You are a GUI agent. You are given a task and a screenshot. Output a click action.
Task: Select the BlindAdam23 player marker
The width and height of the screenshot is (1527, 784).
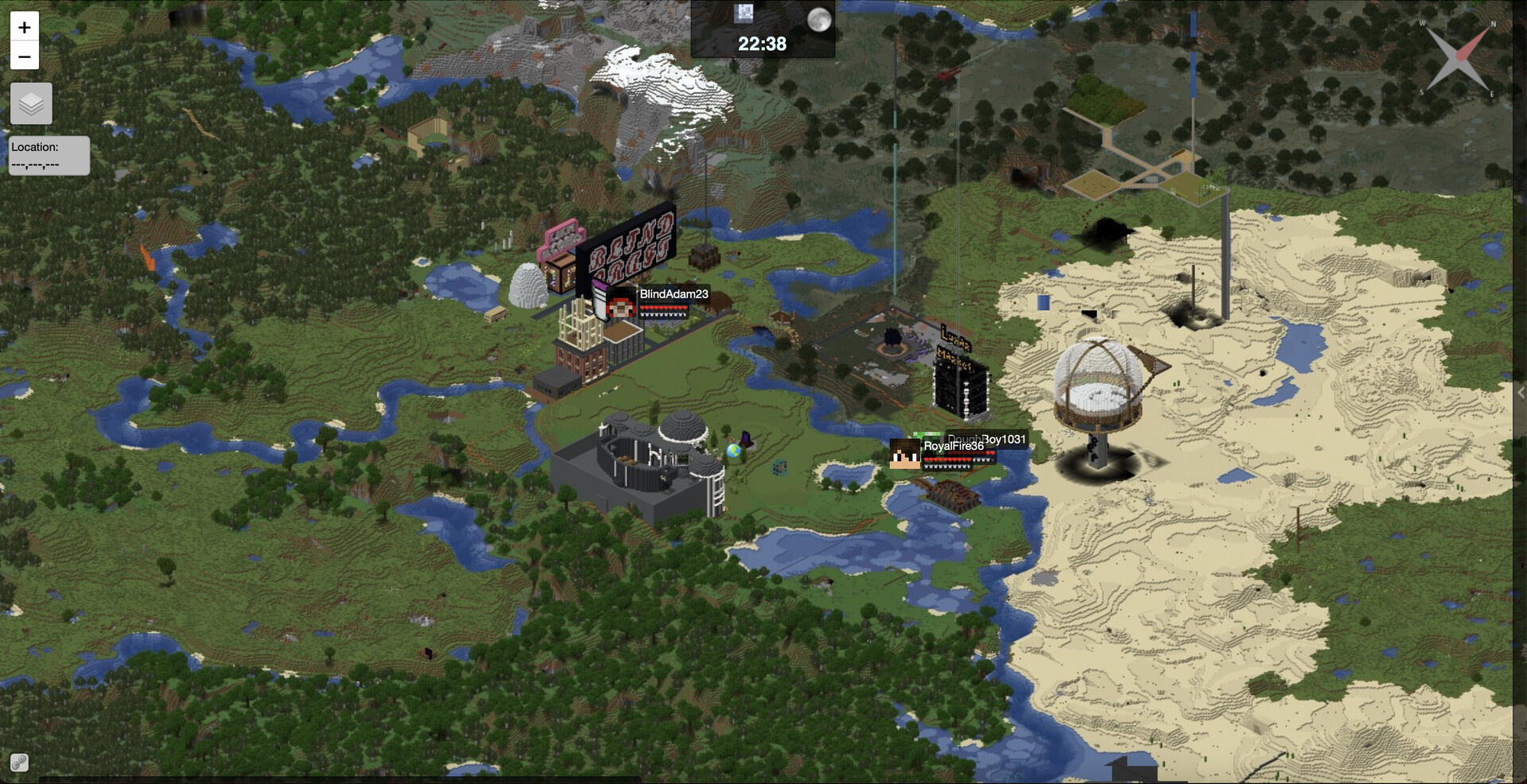point(620,305)
